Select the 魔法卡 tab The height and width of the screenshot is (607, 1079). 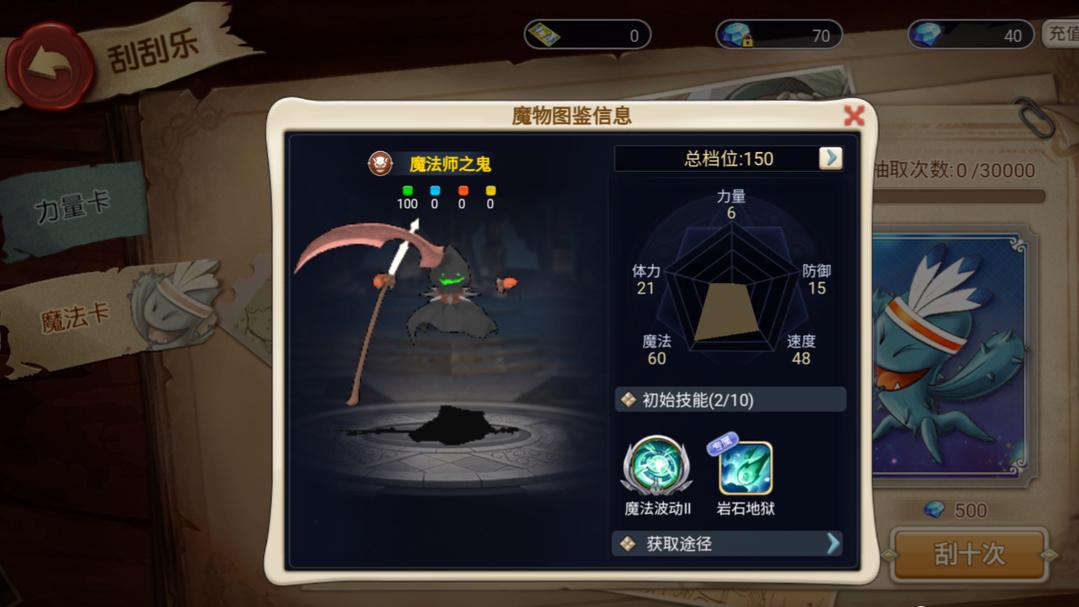point(76,318)
